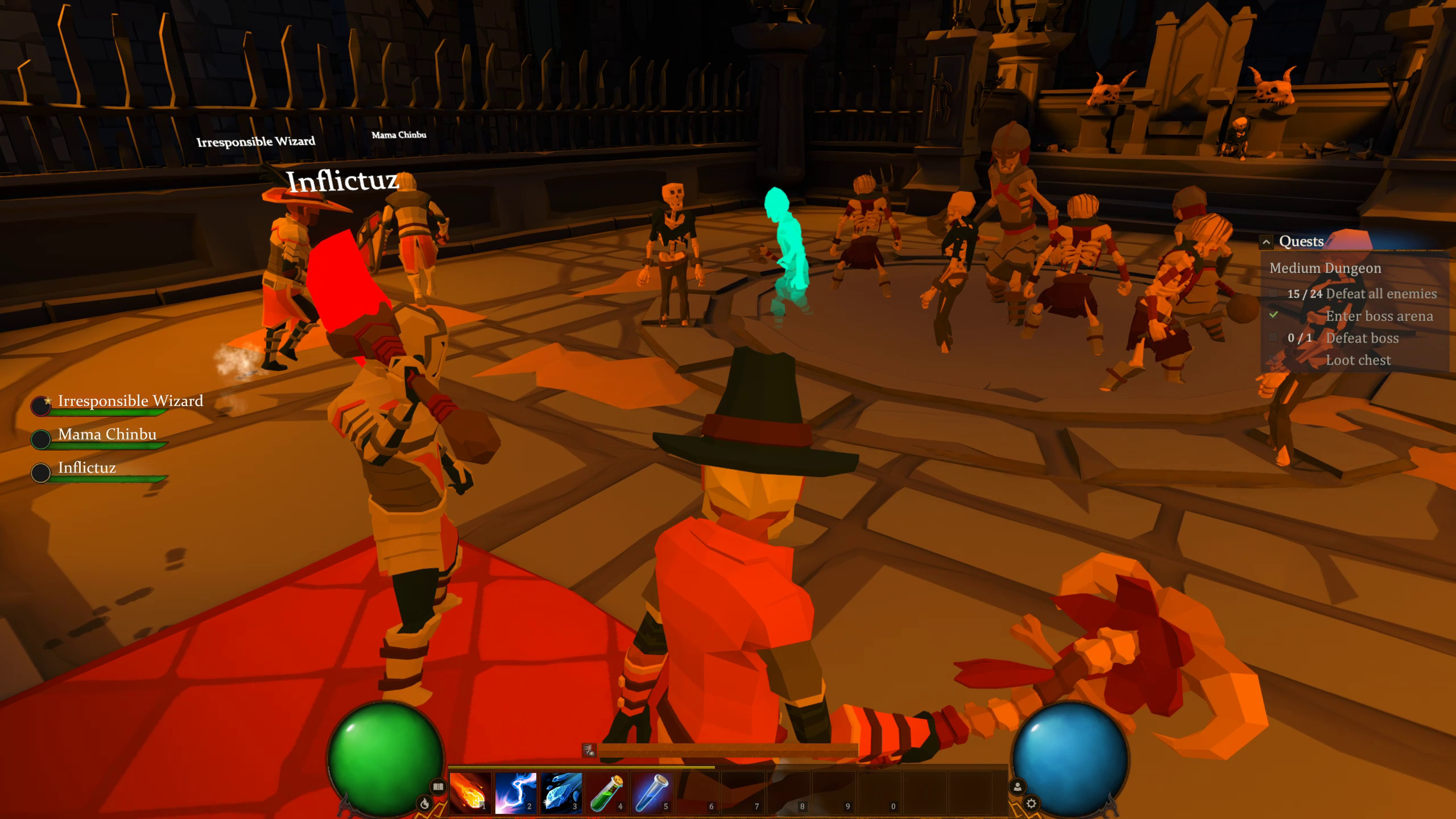
Task: Check the Defeat boss objective checkbox
Action: pos(1272,338)
